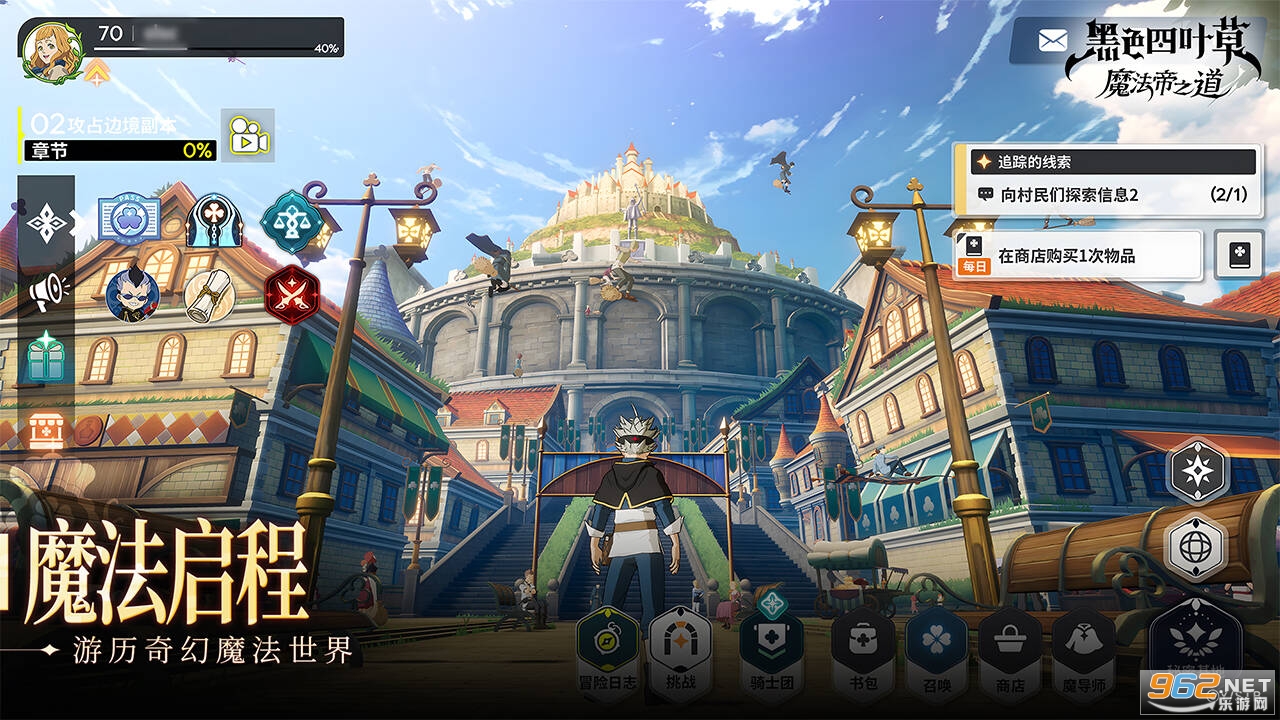1280x720 pixels.
Task: Claim rewards from the gift box icon
Action: 47,357
